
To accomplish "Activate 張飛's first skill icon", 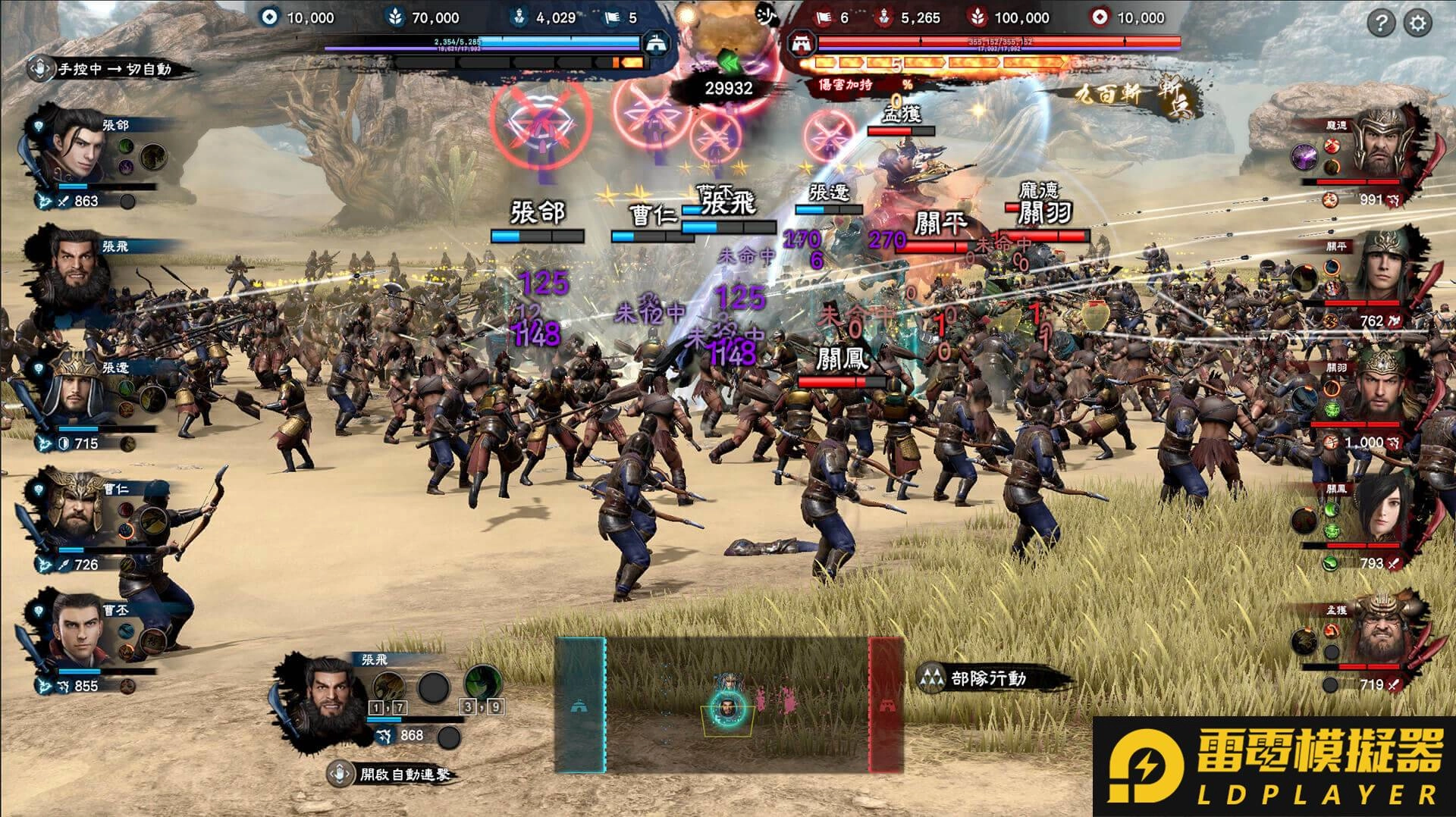I will click(388, 687).
